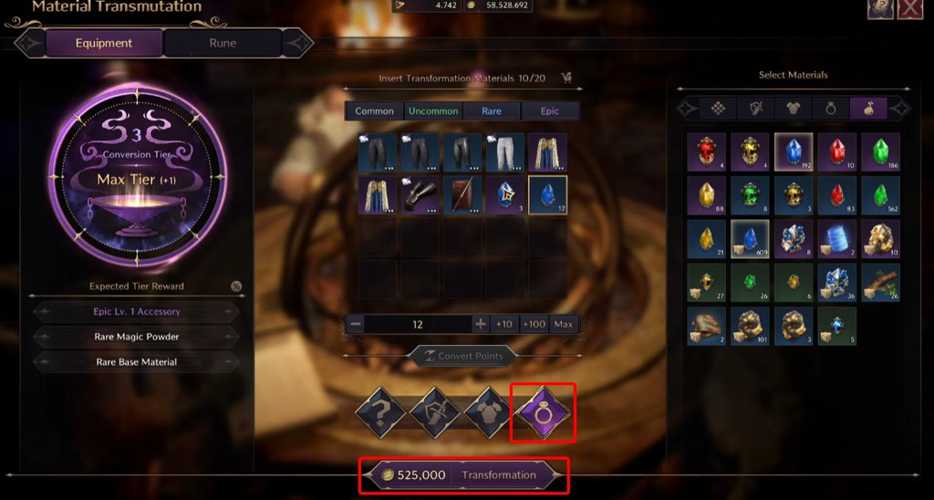This screenshot has width=934, height=500.
Task: Select the blue gem stack of 12
Action: click(548, 194)
